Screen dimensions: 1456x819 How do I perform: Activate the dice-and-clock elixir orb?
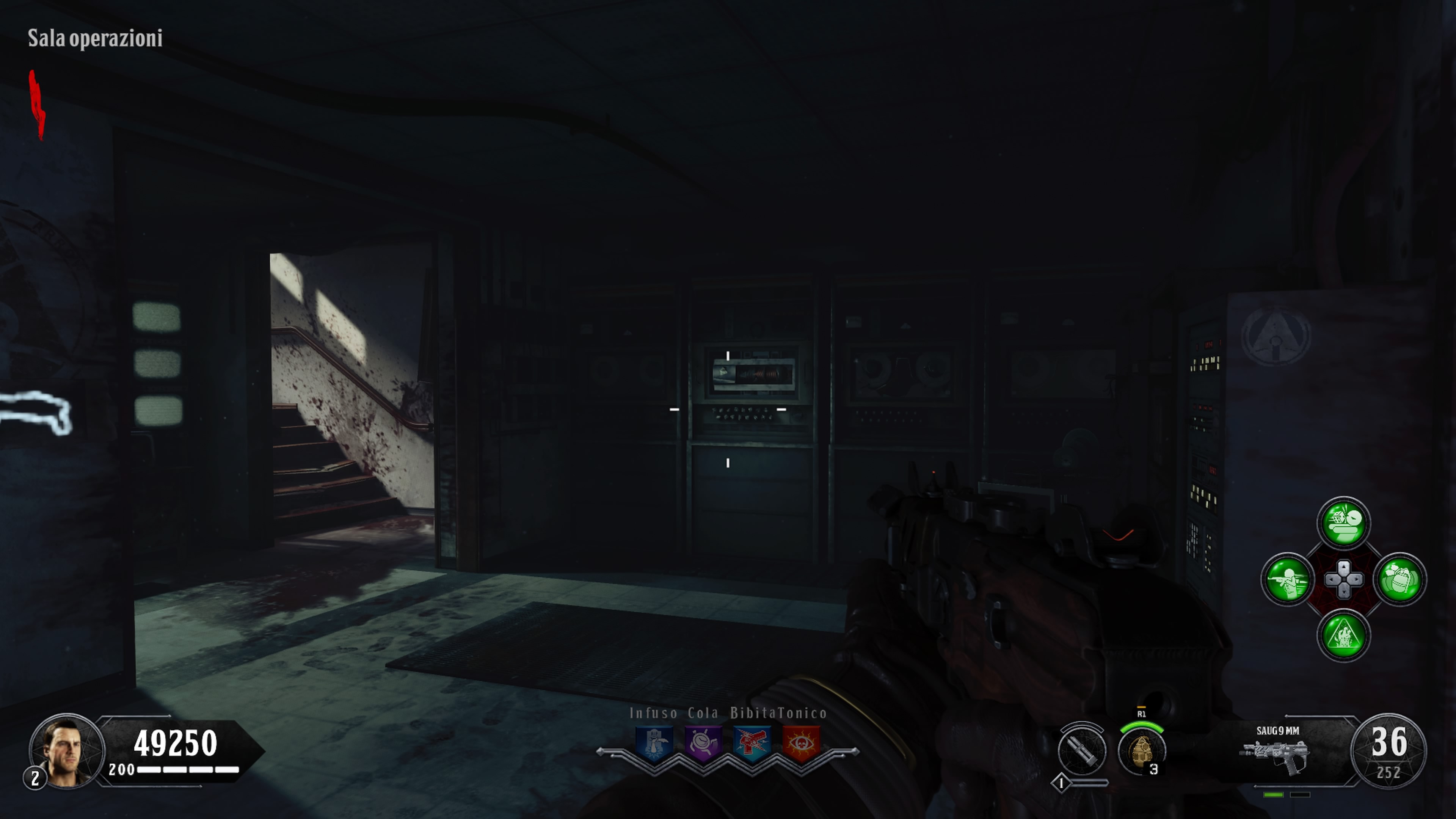click(x=1343, y=523)
